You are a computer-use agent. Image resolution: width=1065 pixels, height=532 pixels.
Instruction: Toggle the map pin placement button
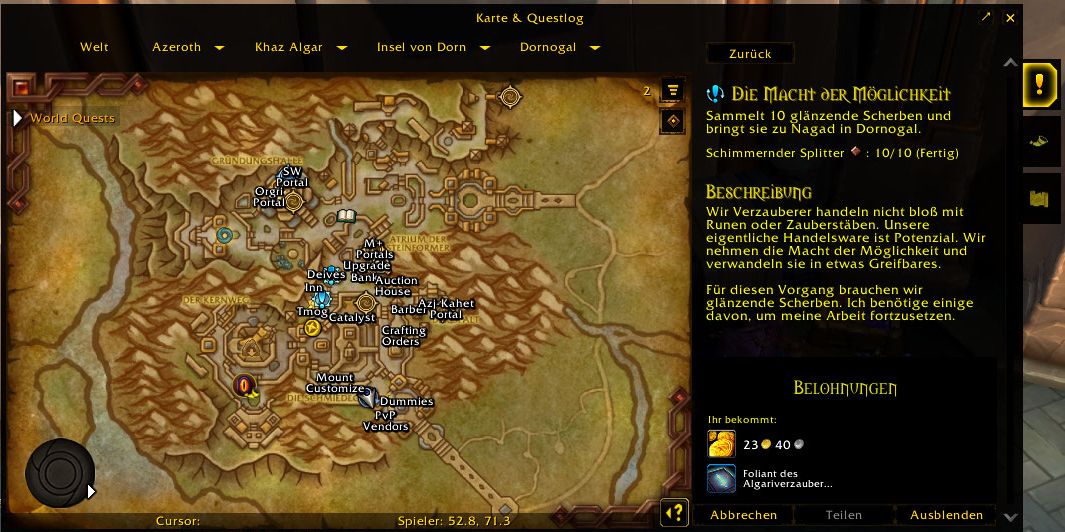tap(673, 121)
